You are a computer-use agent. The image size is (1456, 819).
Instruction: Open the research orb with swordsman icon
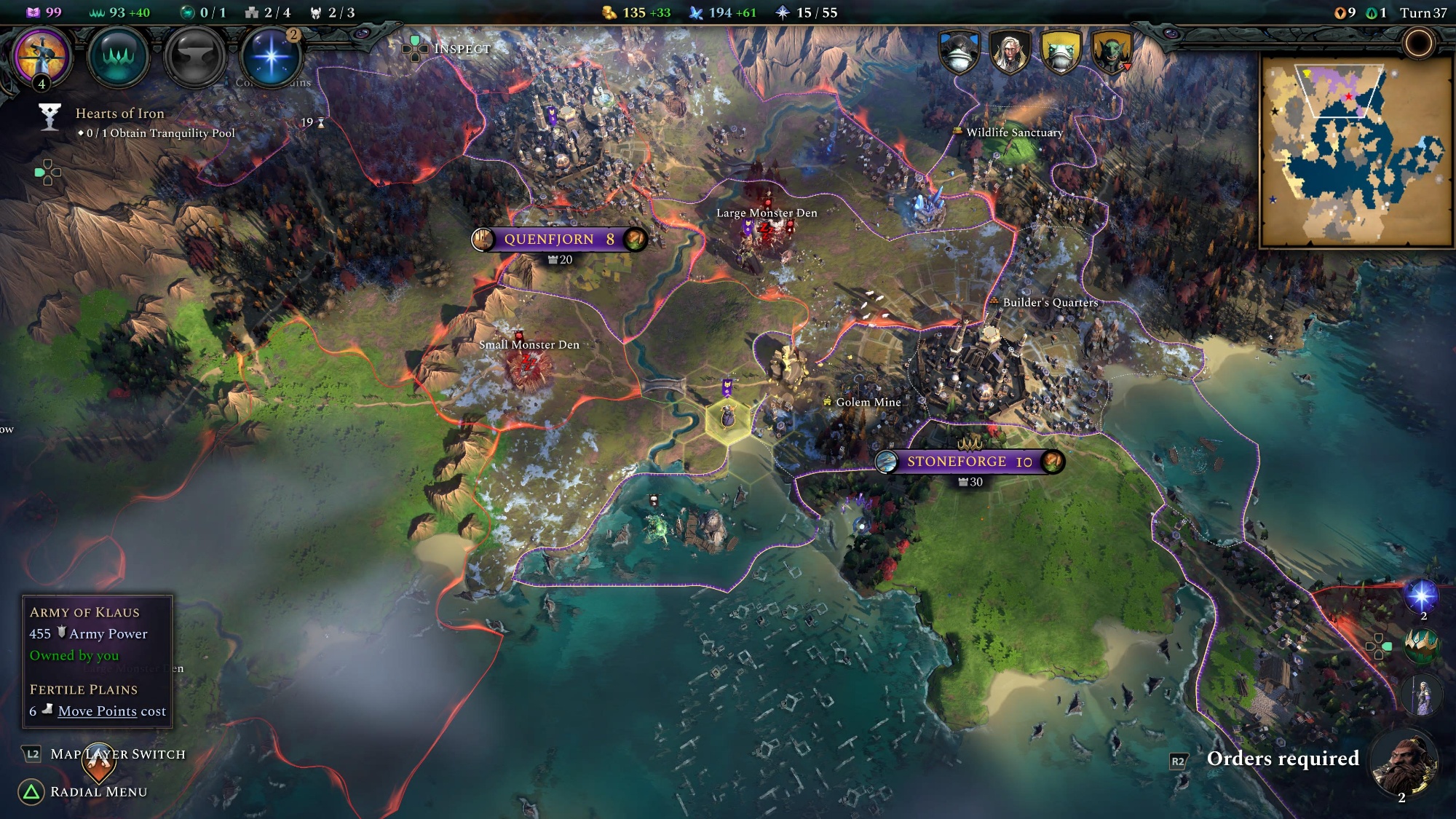[44, 56]
